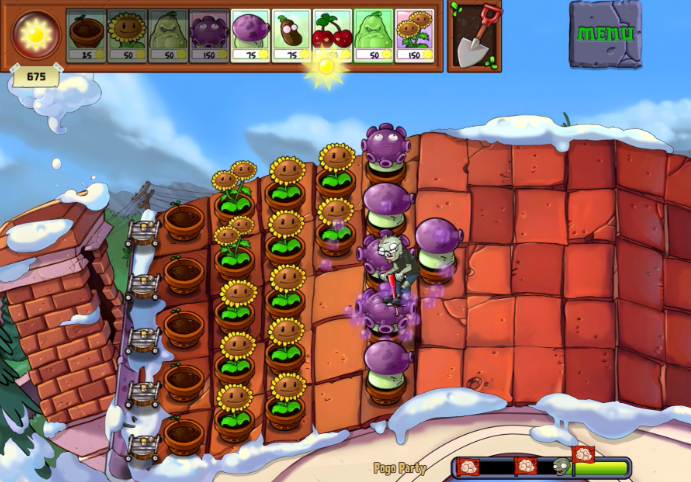Open the Menu stone button
Viewport: 691px width, 482px height.
(606, 33)
